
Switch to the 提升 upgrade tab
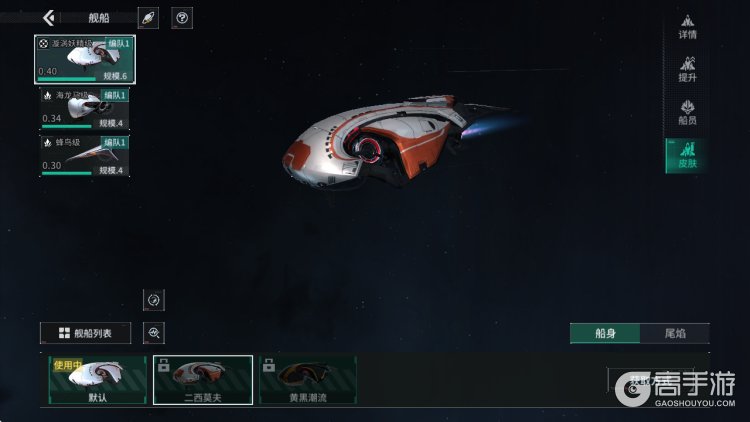[687, 70]
